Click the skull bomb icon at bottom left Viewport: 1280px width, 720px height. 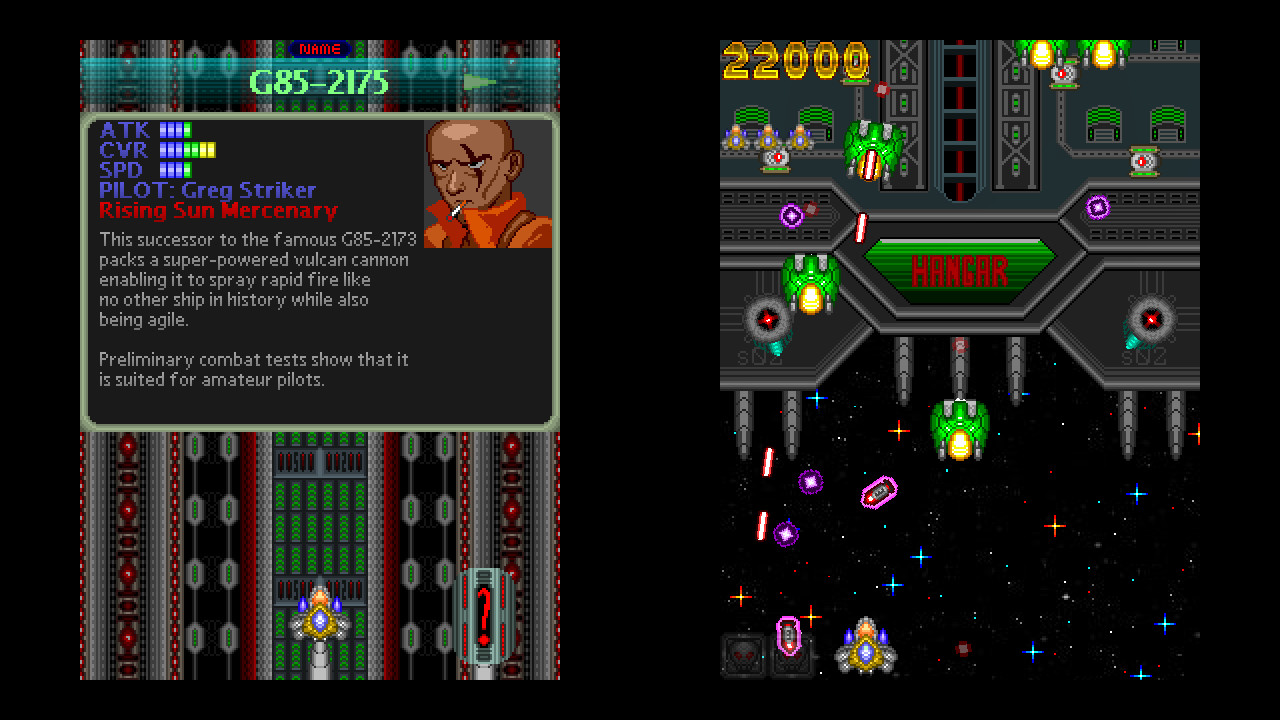coord(744,656)
